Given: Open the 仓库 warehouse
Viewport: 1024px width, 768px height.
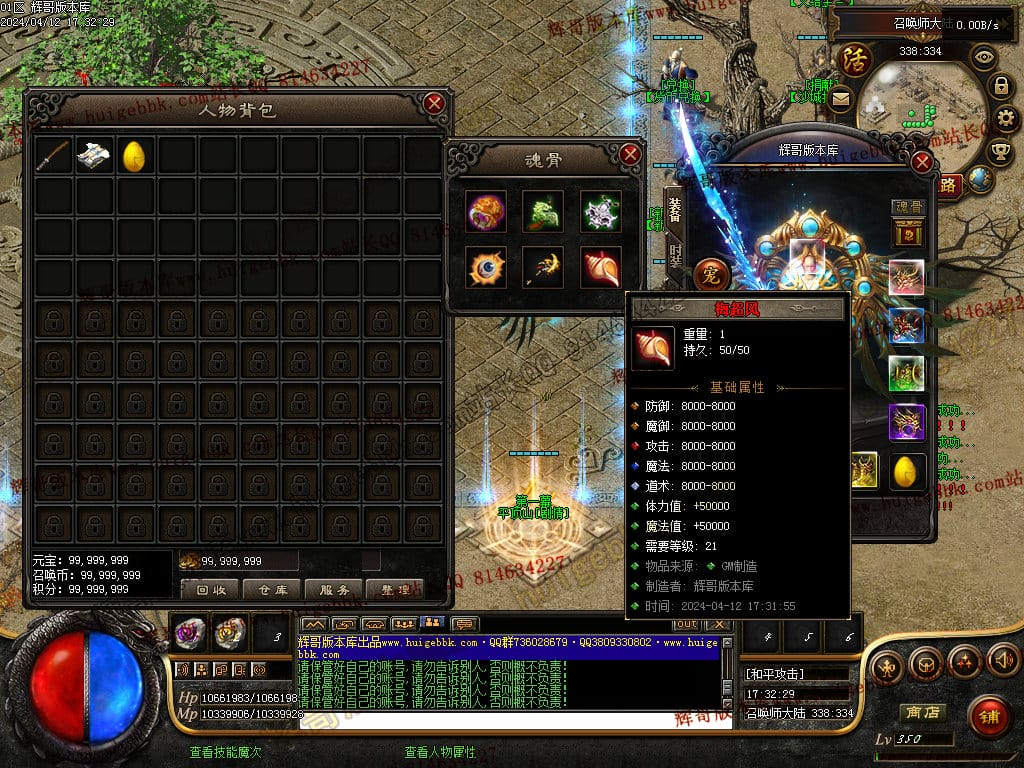Looking at the screenshot, I should 272,589.
